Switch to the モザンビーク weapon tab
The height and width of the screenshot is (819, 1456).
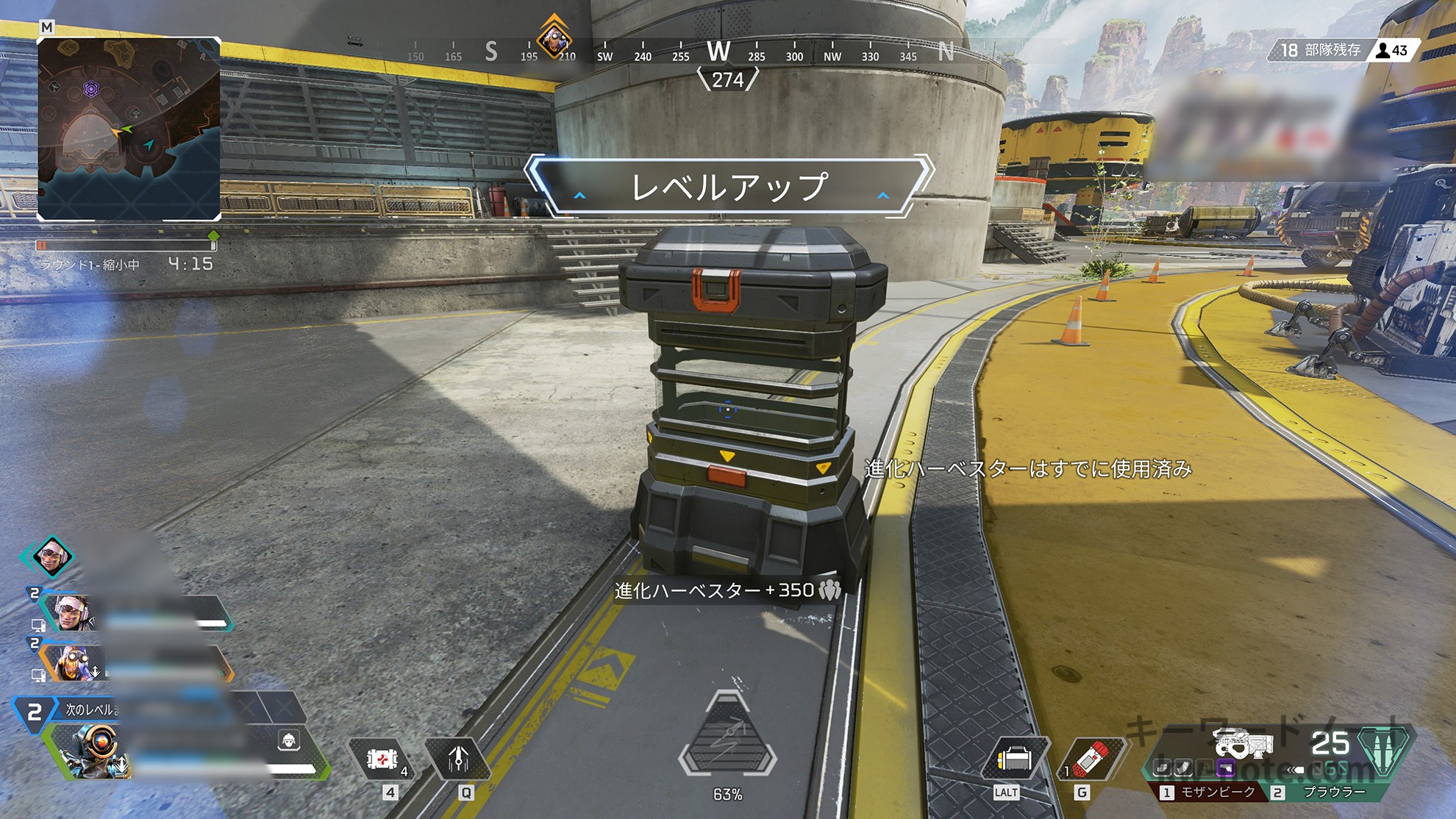click(x=1211, y=792)
